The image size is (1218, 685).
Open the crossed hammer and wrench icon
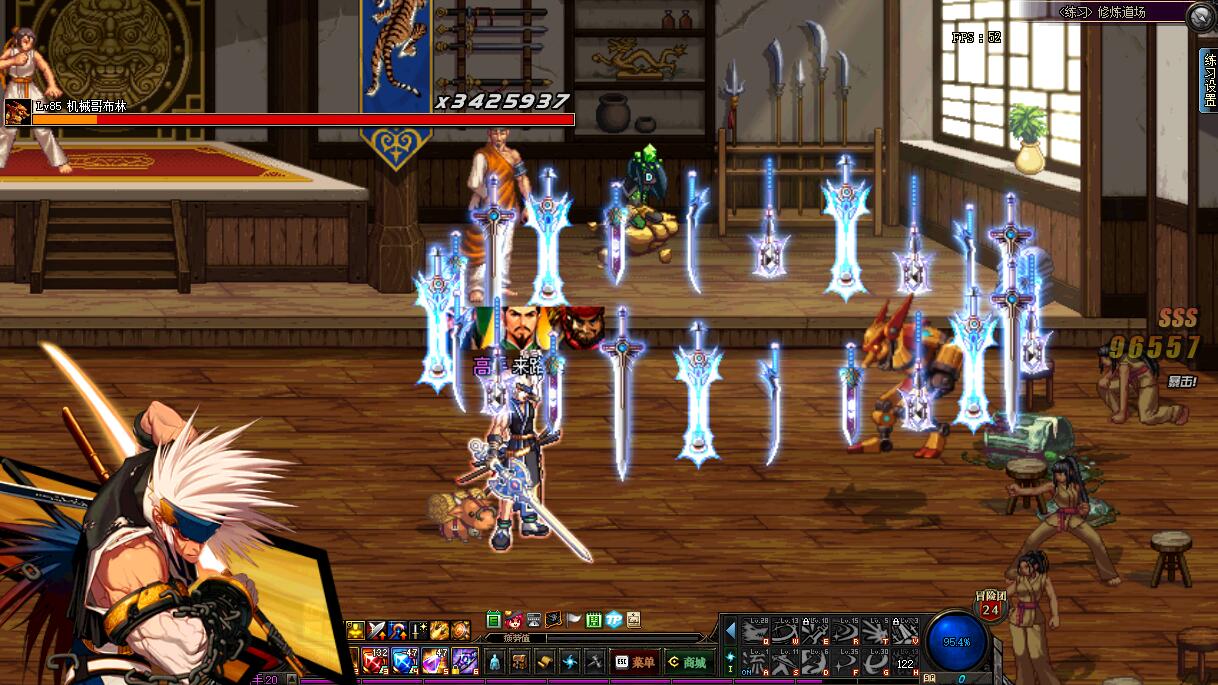tap(595, 662)
